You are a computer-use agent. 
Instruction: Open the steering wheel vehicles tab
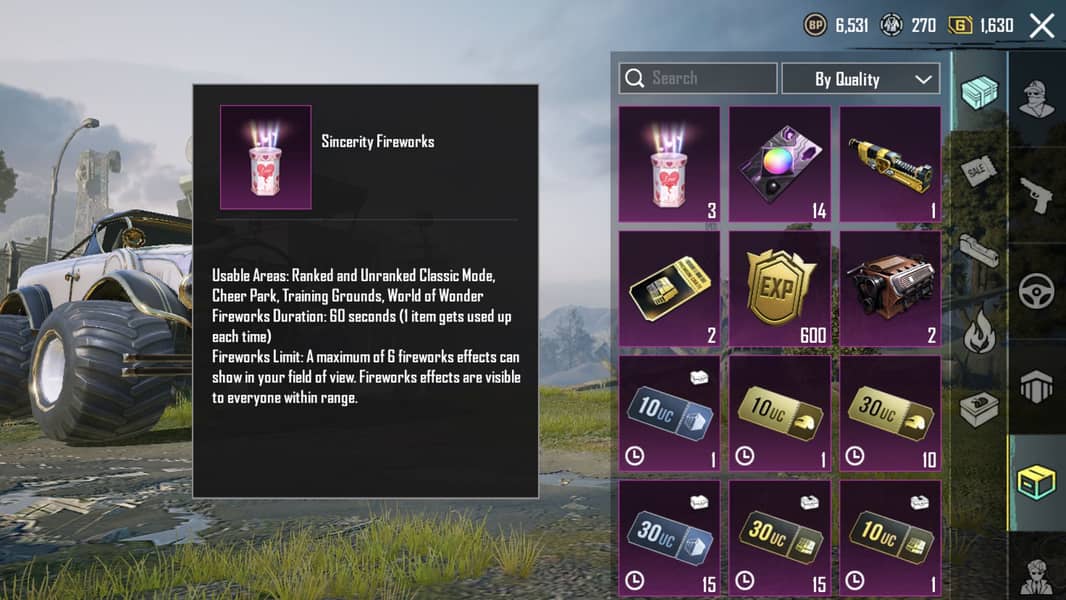[1037, 291]
